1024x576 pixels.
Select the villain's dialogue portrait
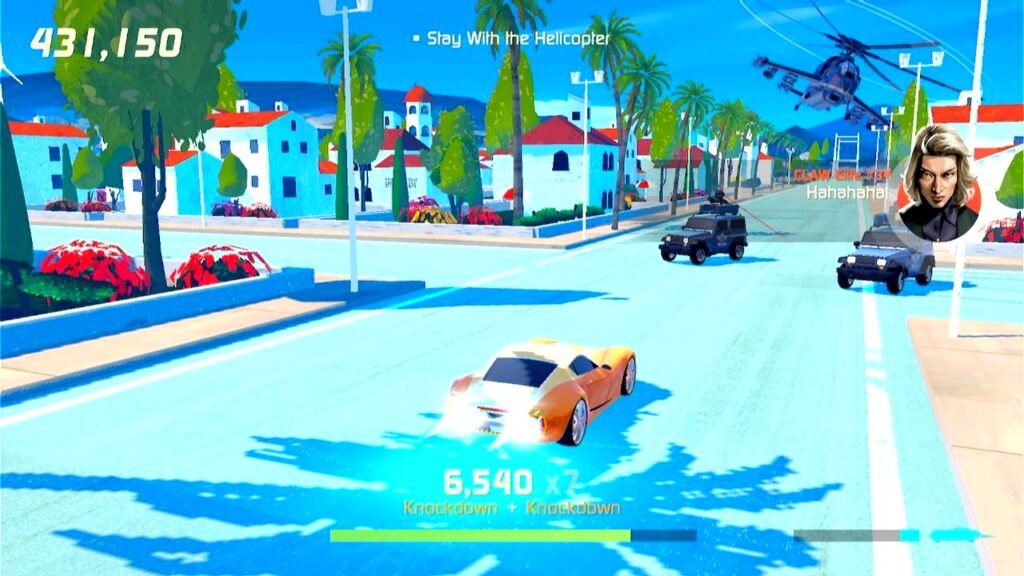coord(937,185)
